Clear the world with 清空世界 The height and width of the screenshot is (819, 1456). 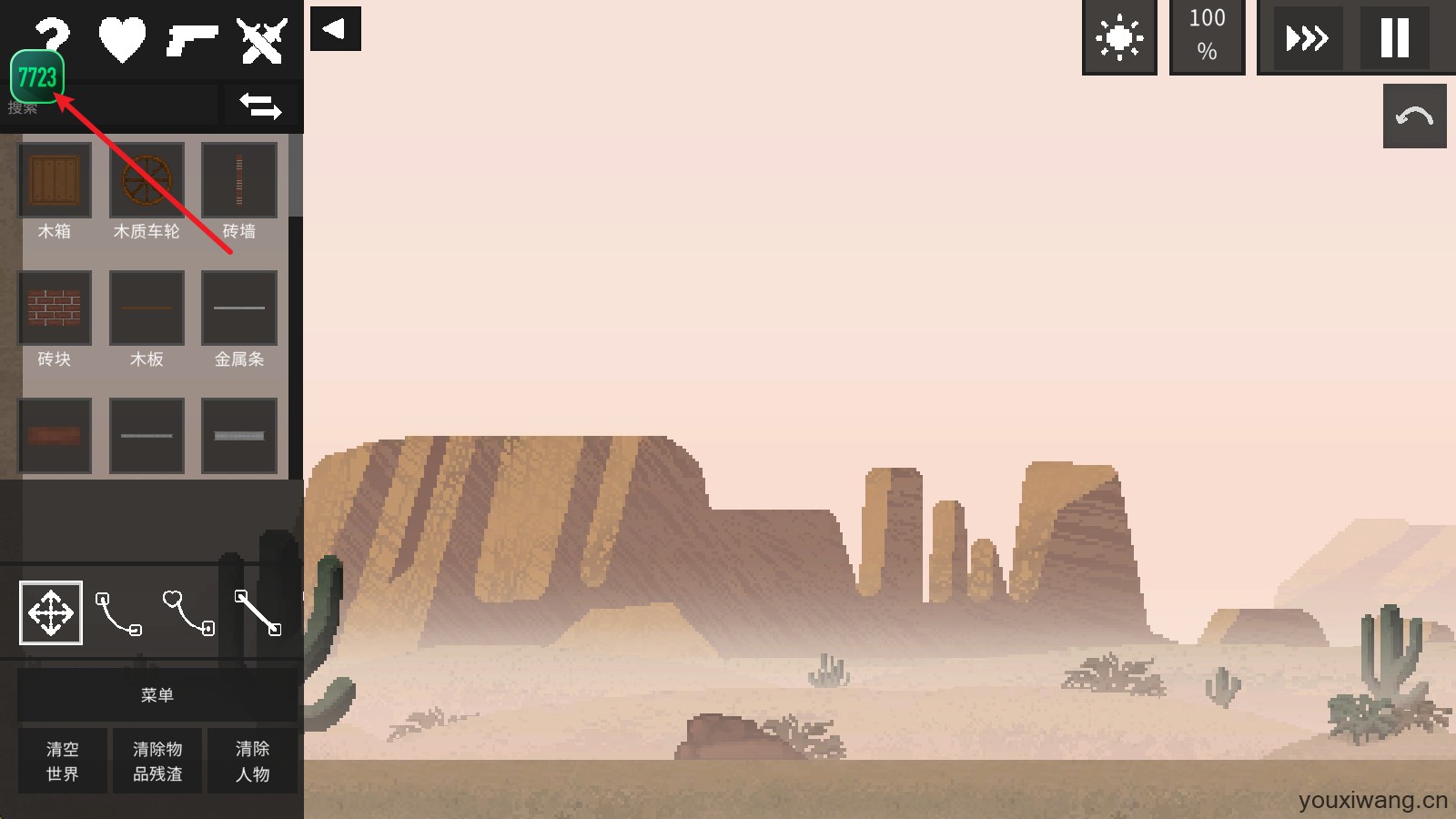point(63,761)
